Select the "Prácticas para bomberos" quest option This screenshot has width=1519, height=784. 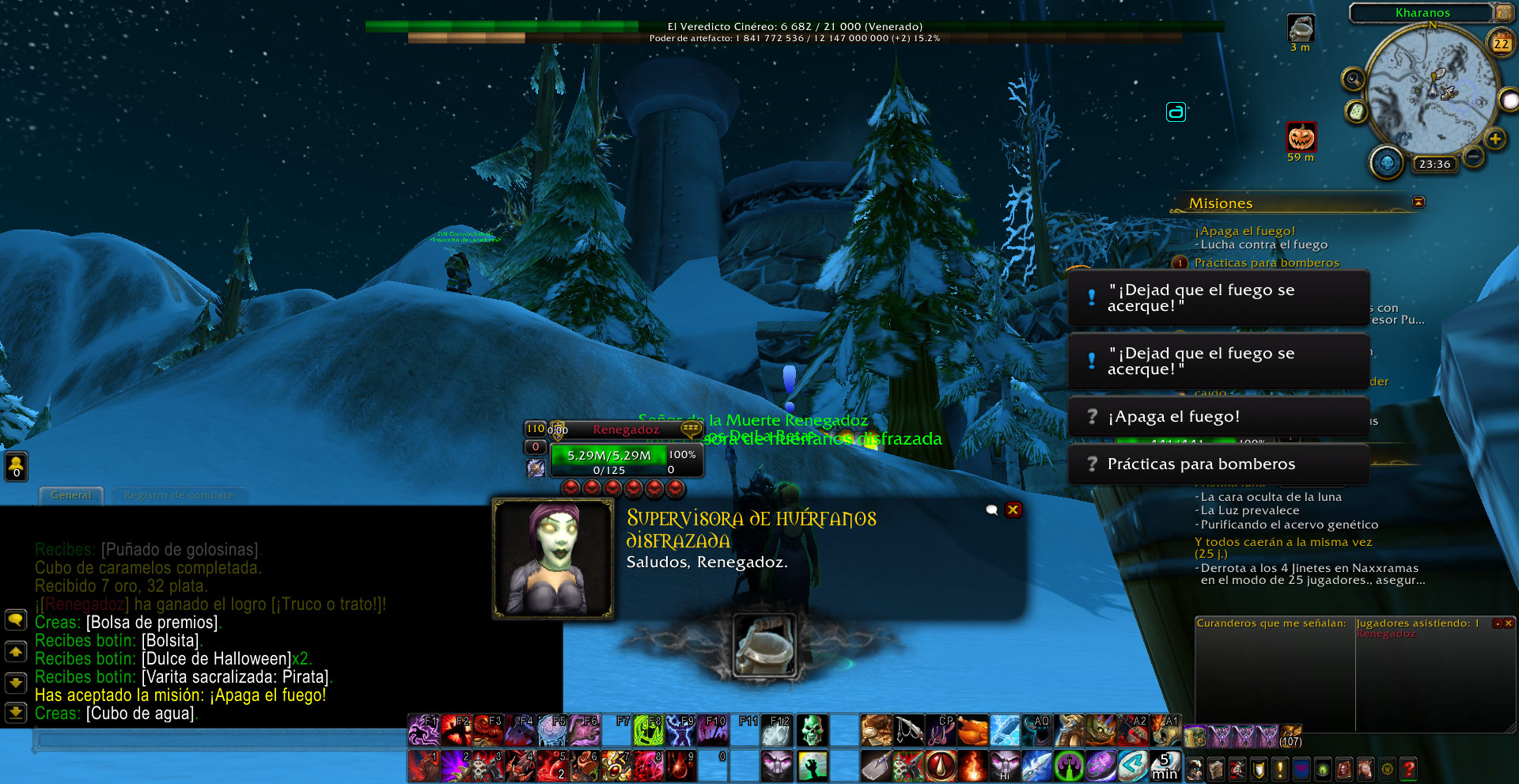tap(1218, 464)
